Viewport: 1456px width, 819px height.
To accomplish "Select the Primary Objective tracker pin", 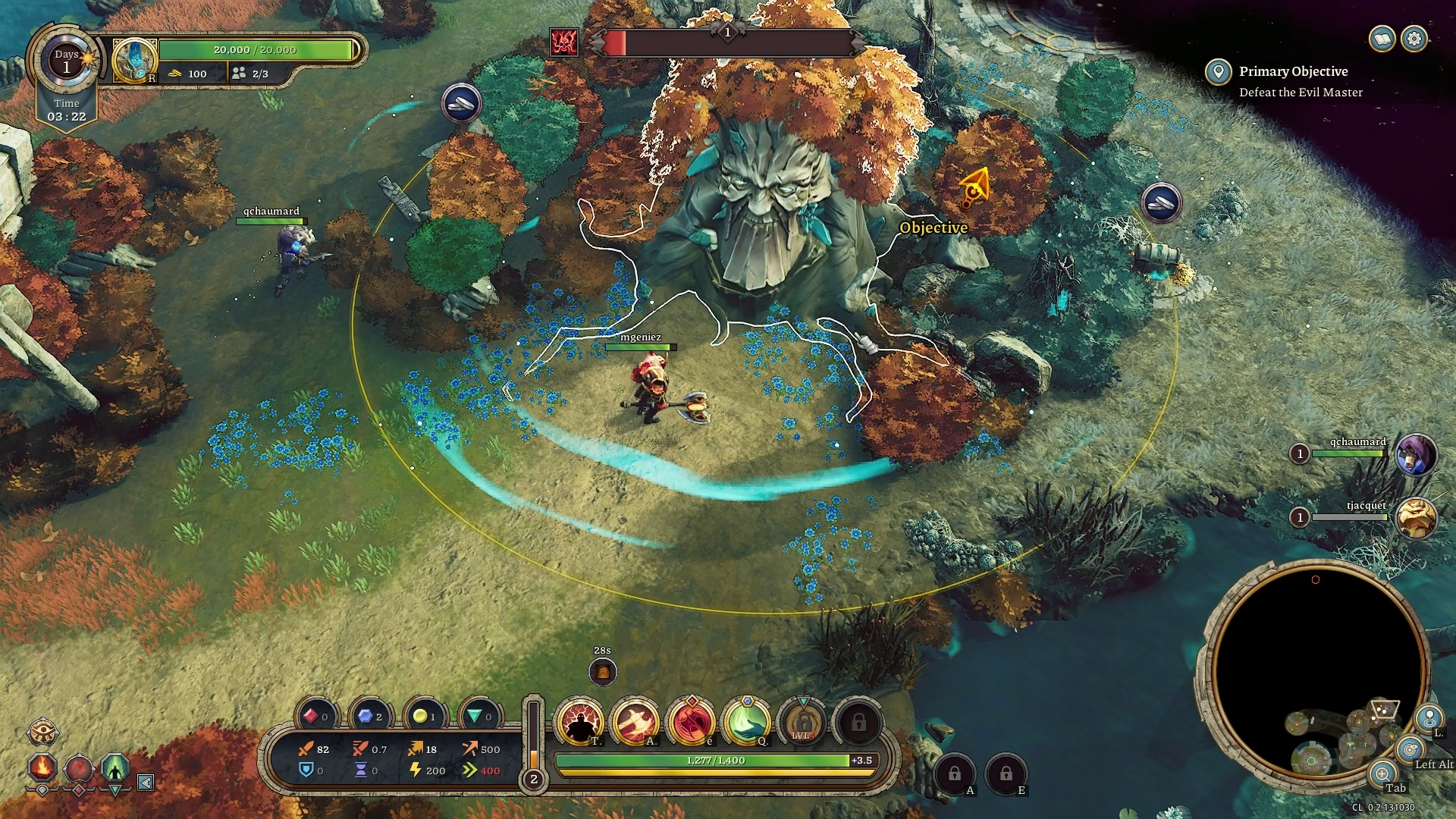I will pyautogui.click(x=1219, y=73).
